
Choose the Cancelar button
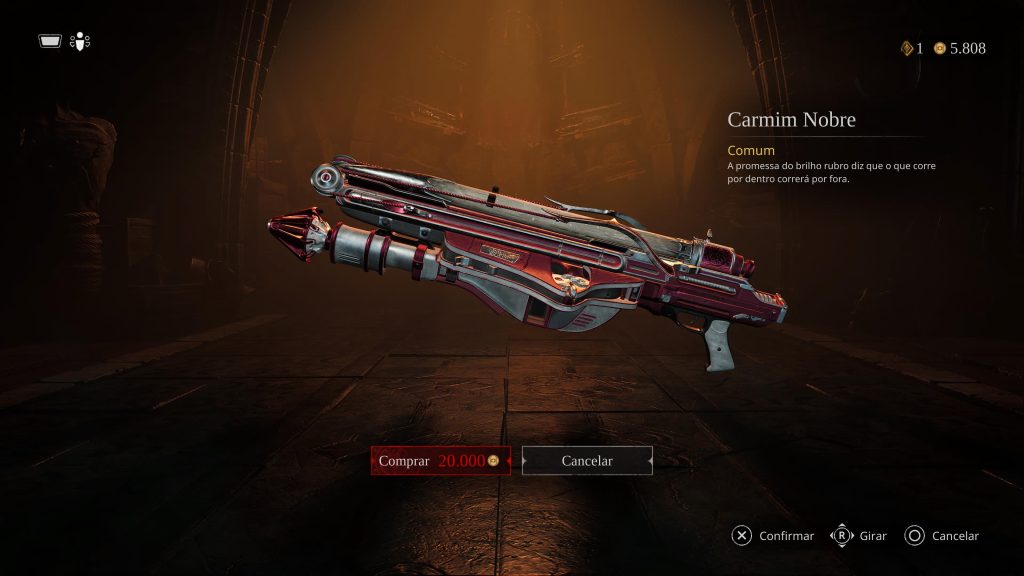587,461
